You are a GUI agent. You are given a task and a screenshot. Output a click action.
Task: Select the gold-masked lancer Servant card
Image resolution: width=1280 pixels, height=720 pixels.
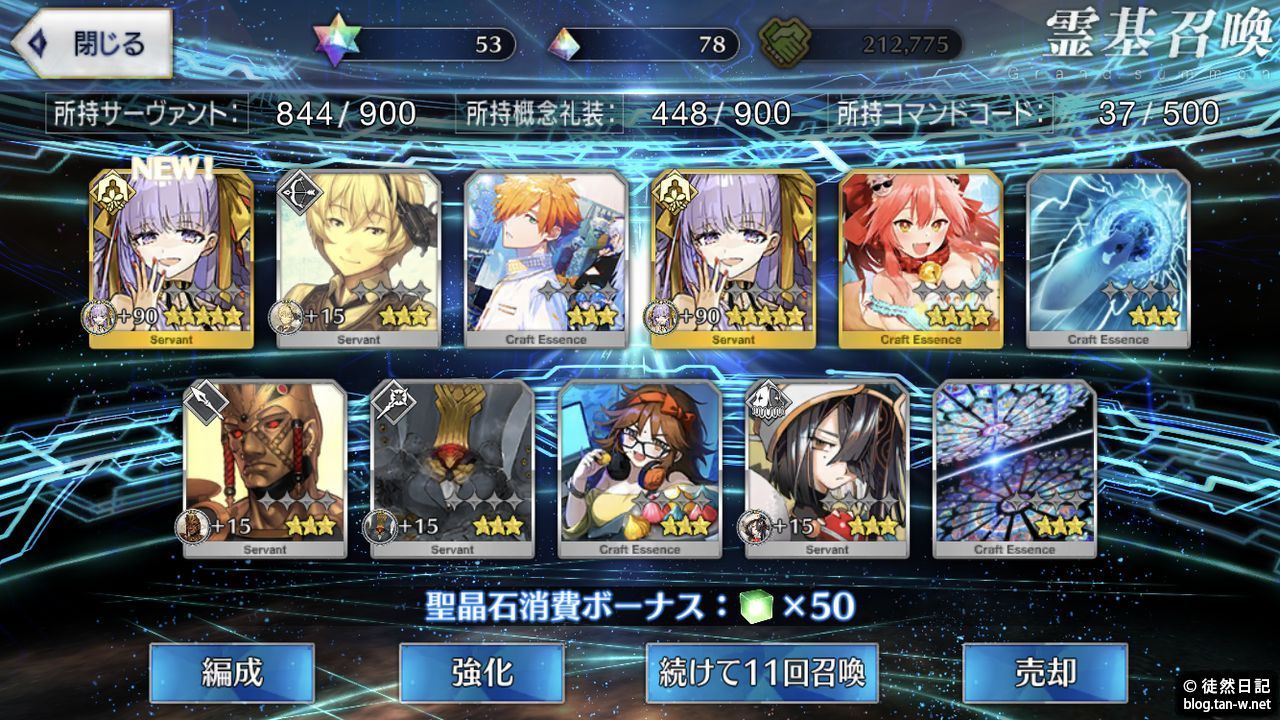[x=265, y=468]
